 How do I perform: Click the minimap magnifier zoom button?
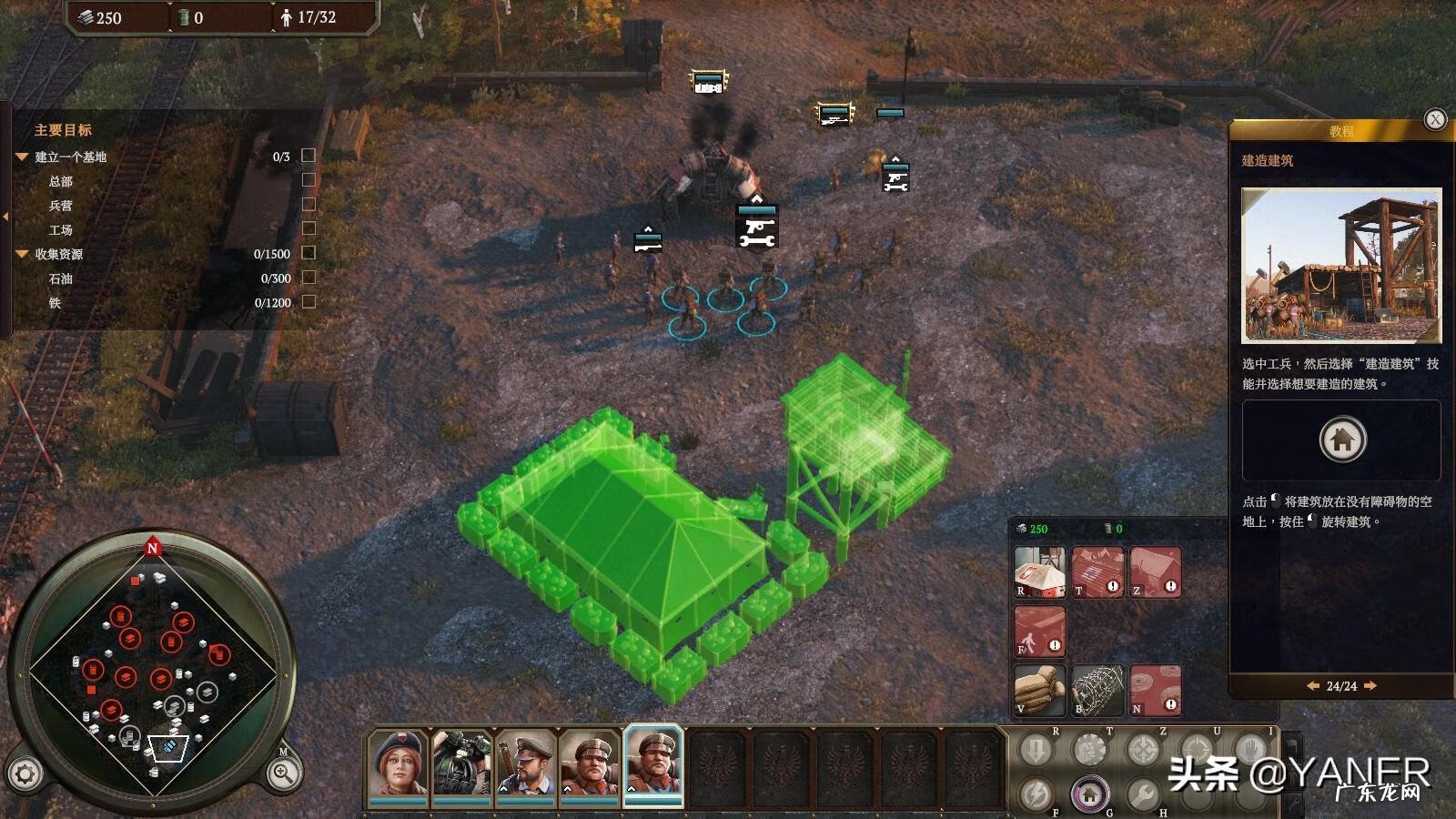pos(283,774)
